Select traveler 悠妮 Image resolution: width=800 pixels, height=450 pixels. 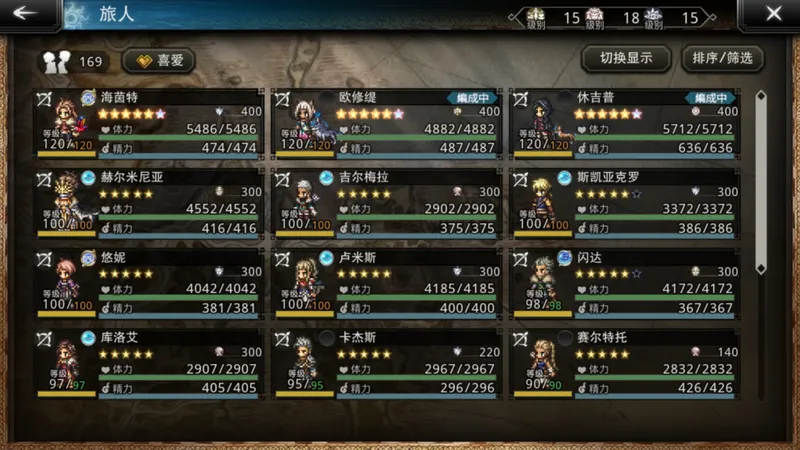pyautogui.click(x=150, y=283)
